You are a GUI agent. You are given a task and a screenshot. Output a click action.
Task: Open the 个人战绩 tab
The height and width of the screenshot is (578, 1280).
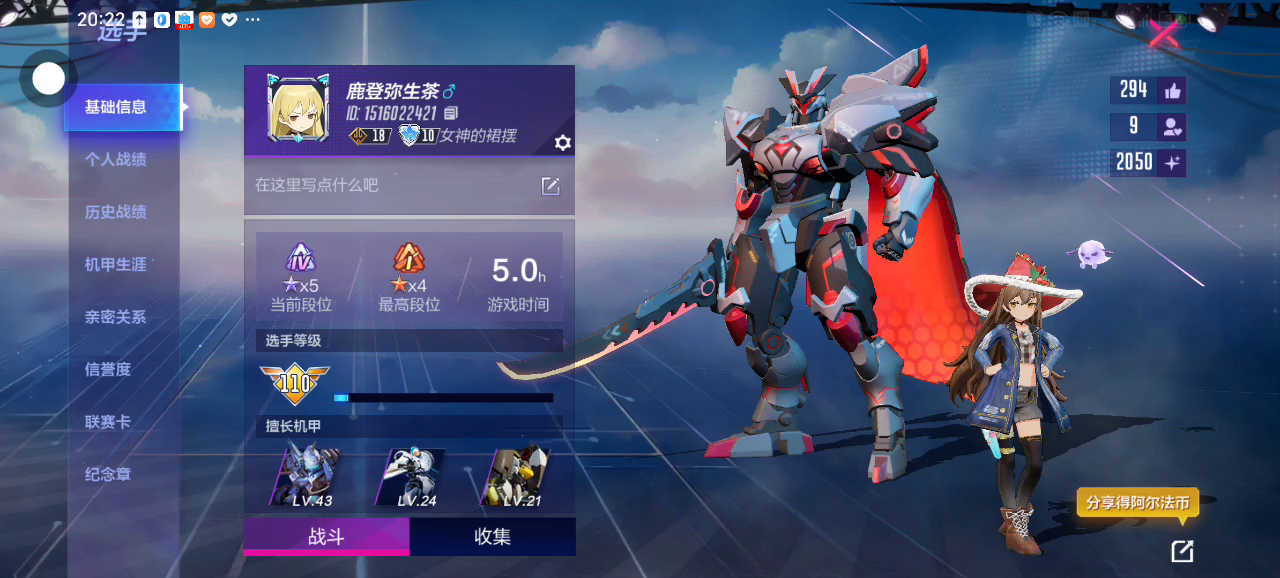115,159
